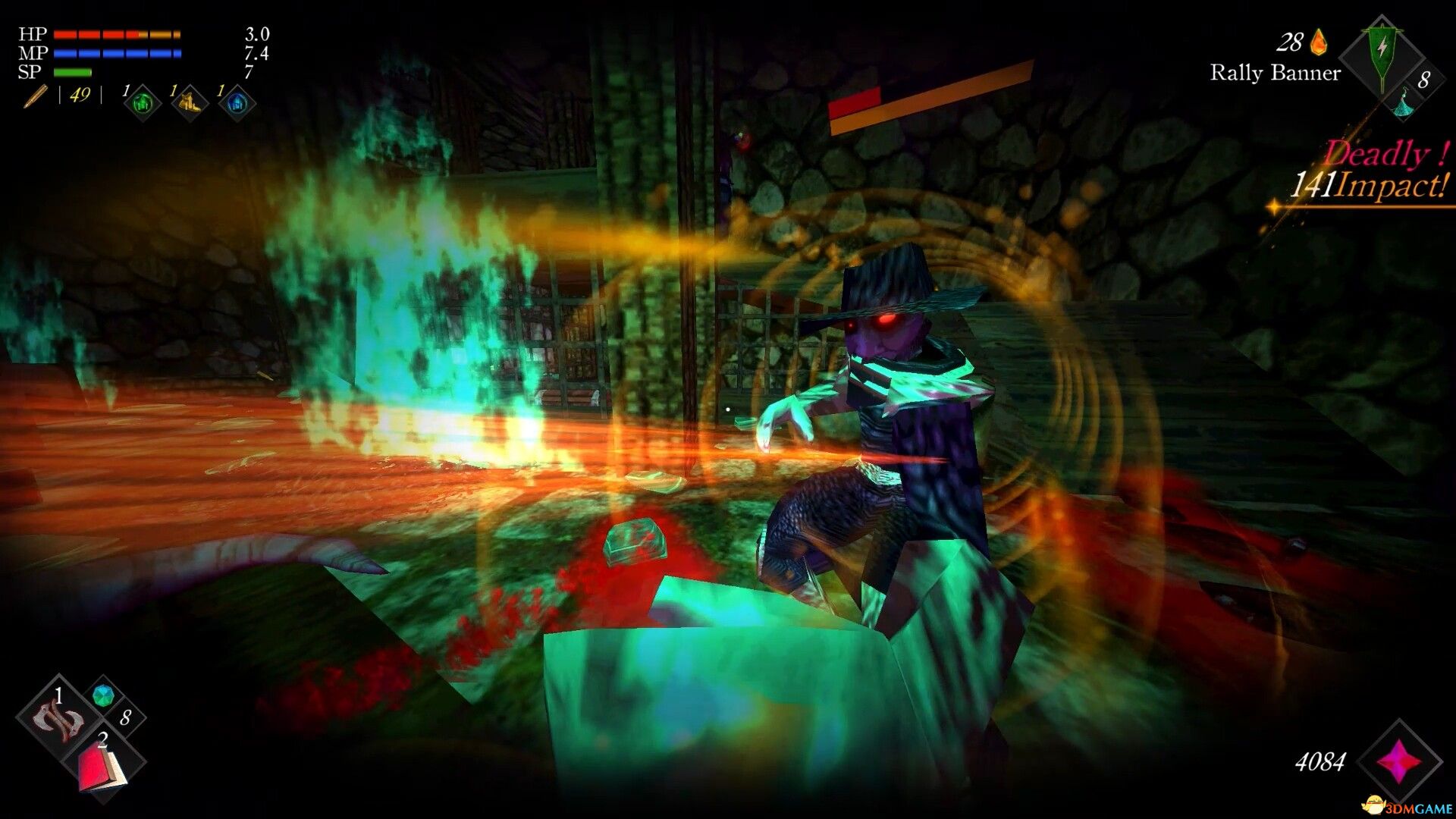Click the bullet ammo icon near the 49 counter

point(34,97)
